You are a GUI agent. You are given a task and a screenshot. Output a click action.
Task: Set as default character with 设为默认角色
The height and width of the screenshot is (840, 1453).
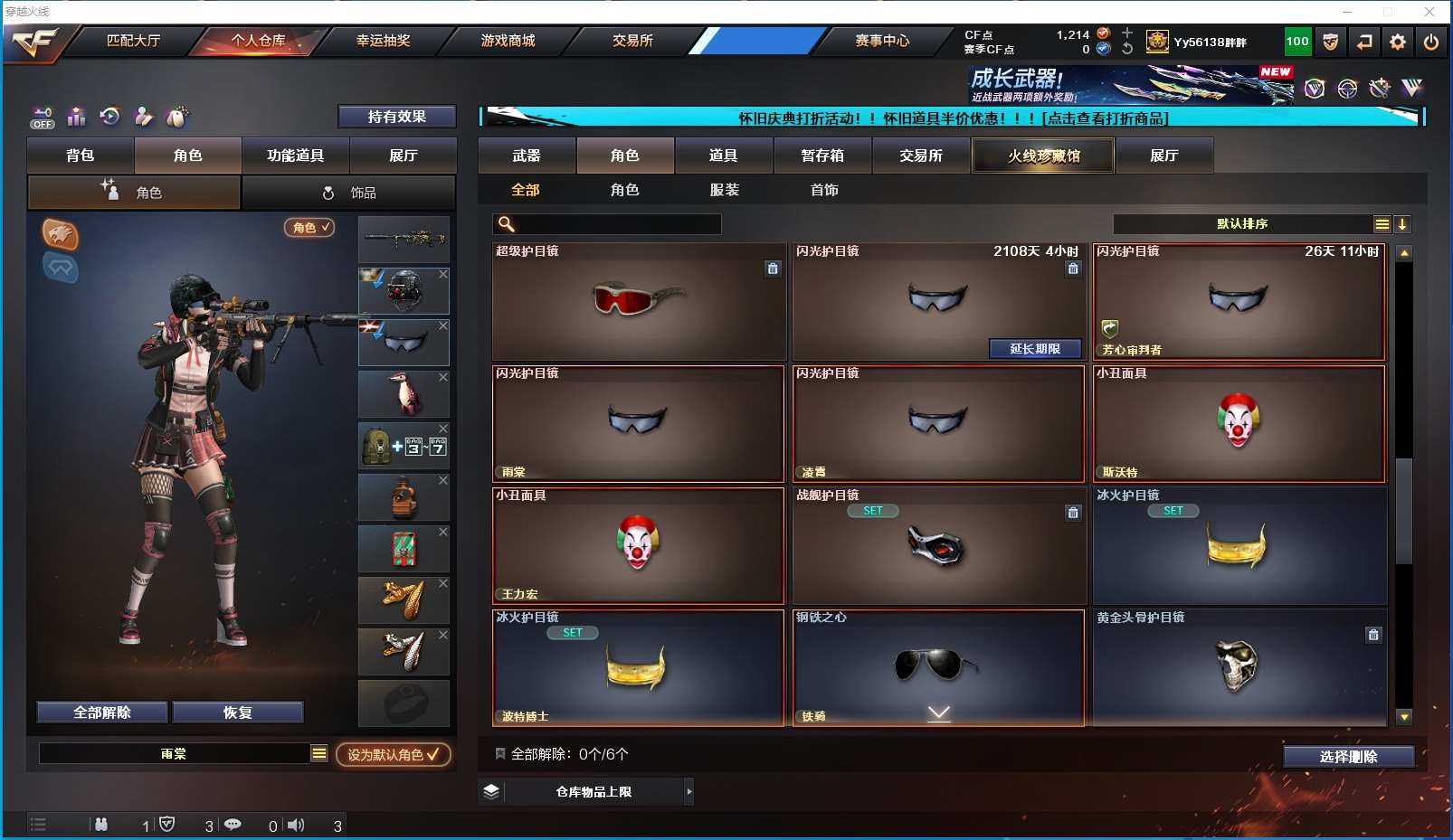coord(393,754)
